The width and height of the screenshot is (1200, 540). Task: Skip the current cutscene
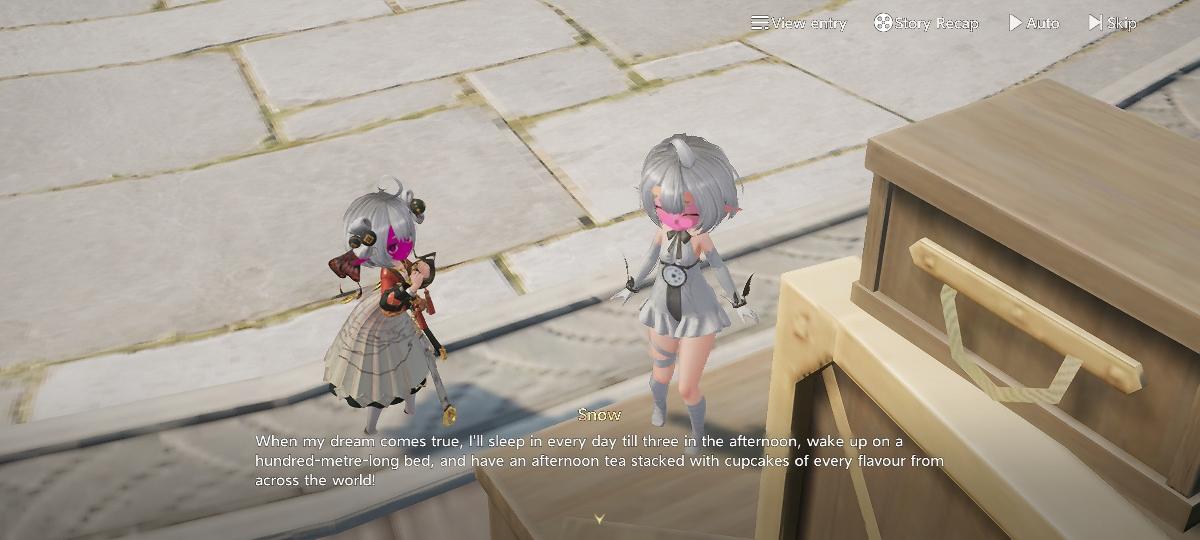click(x=1112, y=23)
